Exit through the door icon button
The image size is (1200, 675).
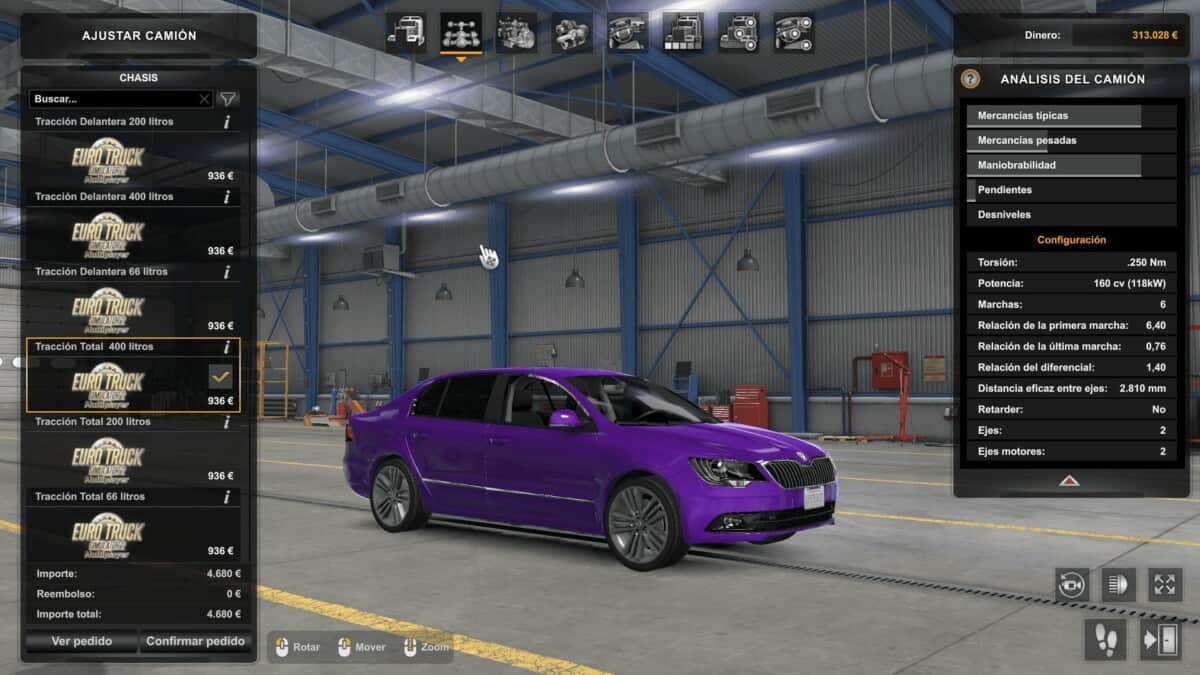[x=1160, y=639]
